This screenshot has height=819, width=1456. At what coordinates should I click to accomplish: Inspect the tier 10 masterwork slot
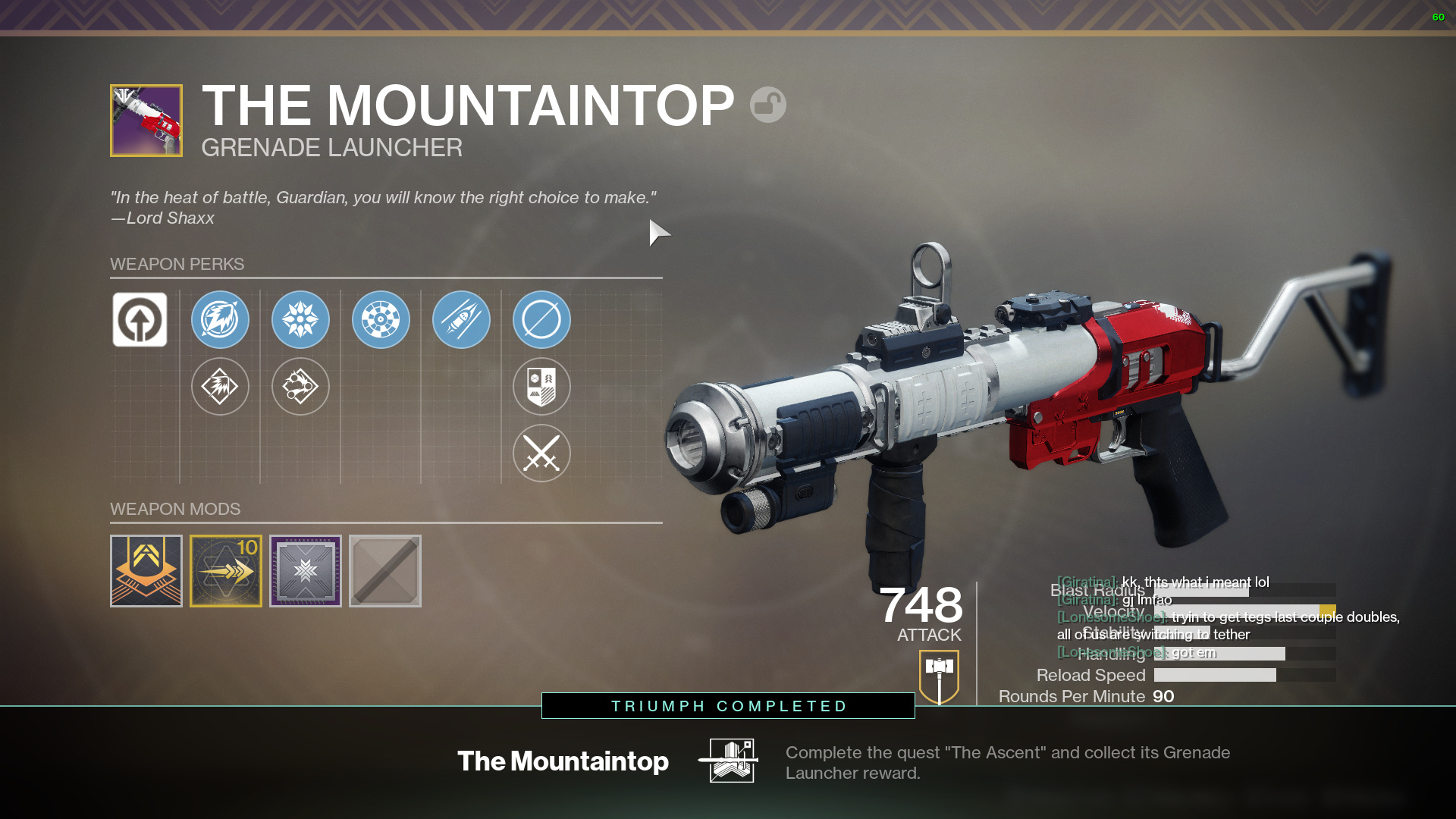(x=226, y=571)
